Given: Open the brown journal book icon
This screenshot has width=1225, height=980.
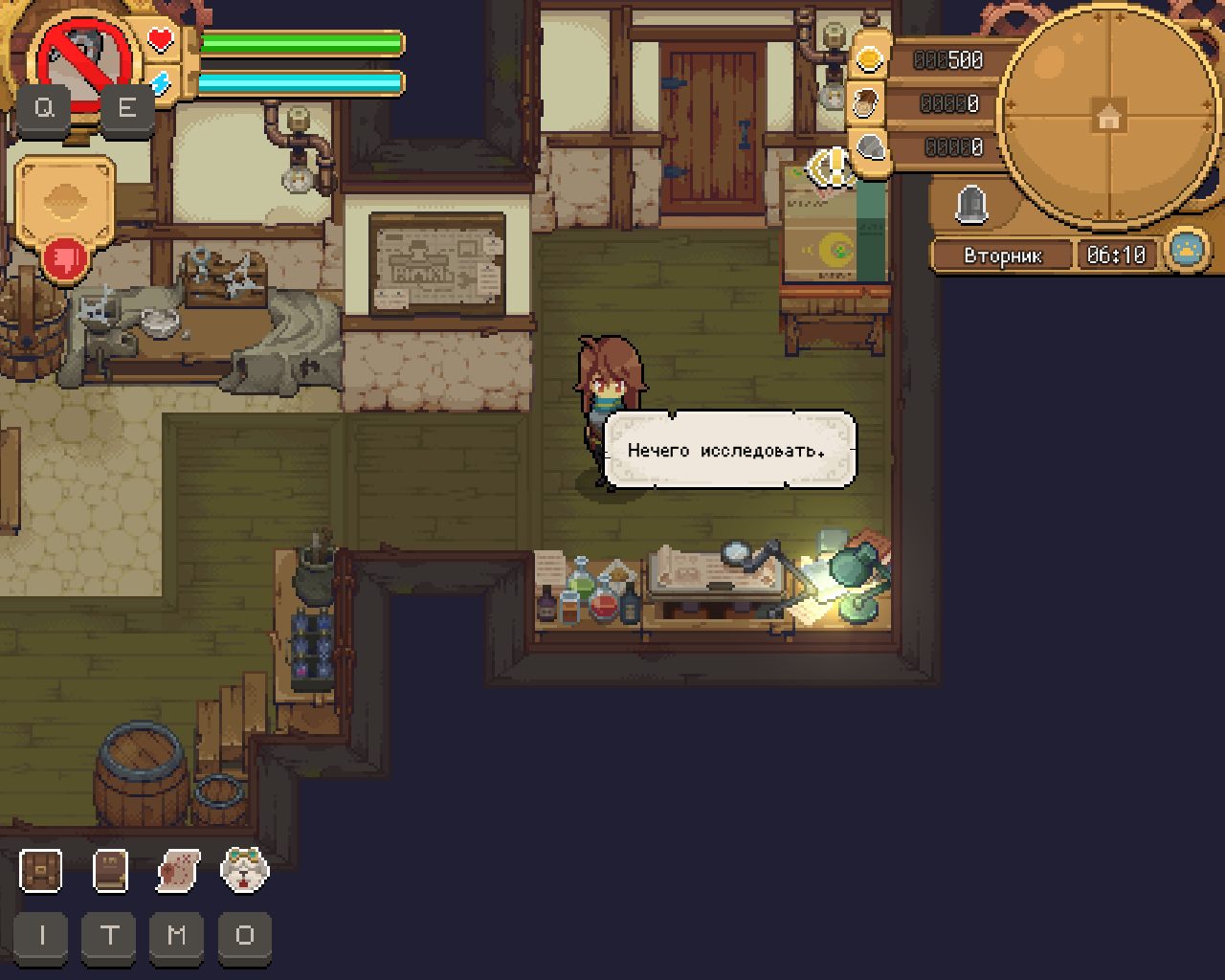Looking at the screenshot, I should (110, 871).
